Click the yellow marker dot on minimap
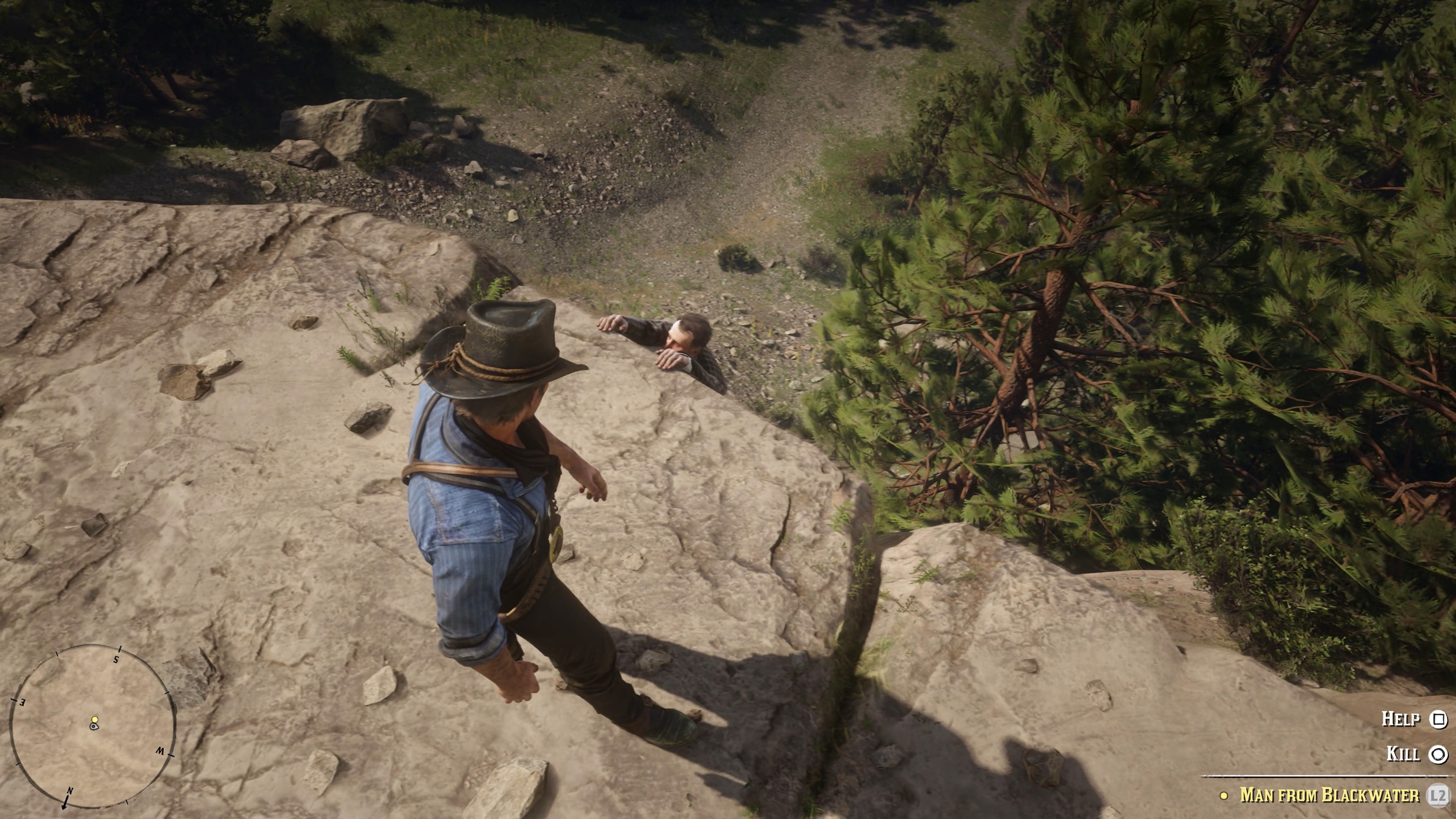This screenshot has height=819, width=1456. 95,720
